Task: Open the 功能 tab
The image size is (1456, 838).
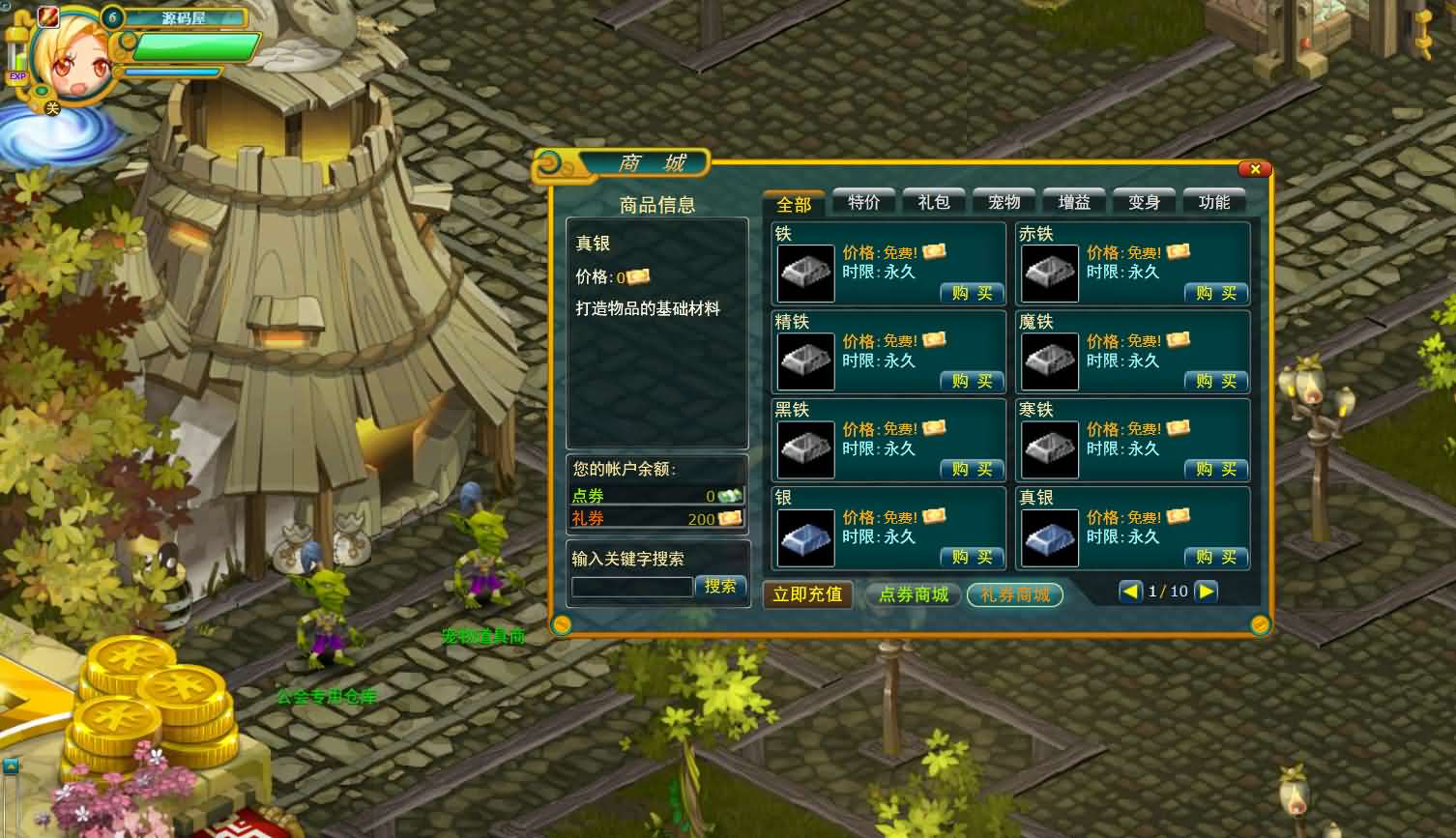Action: pyautogui.click(x=1214, y=202)
